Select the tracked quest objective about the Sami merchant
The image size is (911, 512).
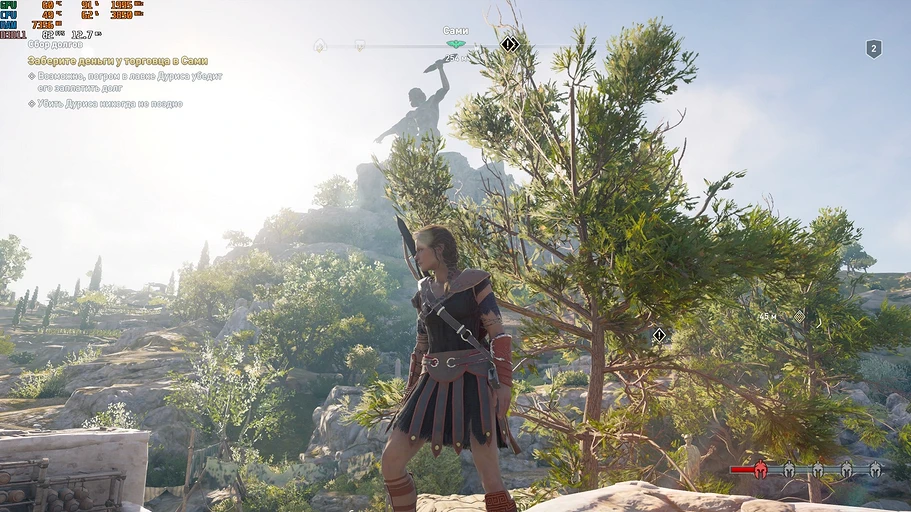[117, 60]
